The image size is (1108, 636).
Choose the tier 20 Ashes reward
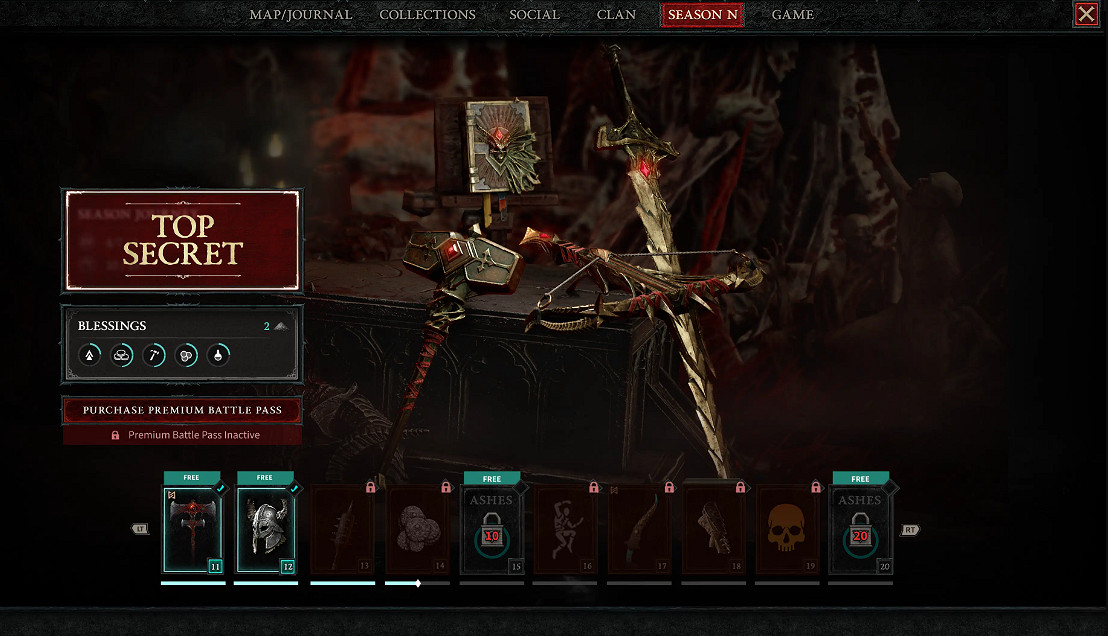[860, 530]
